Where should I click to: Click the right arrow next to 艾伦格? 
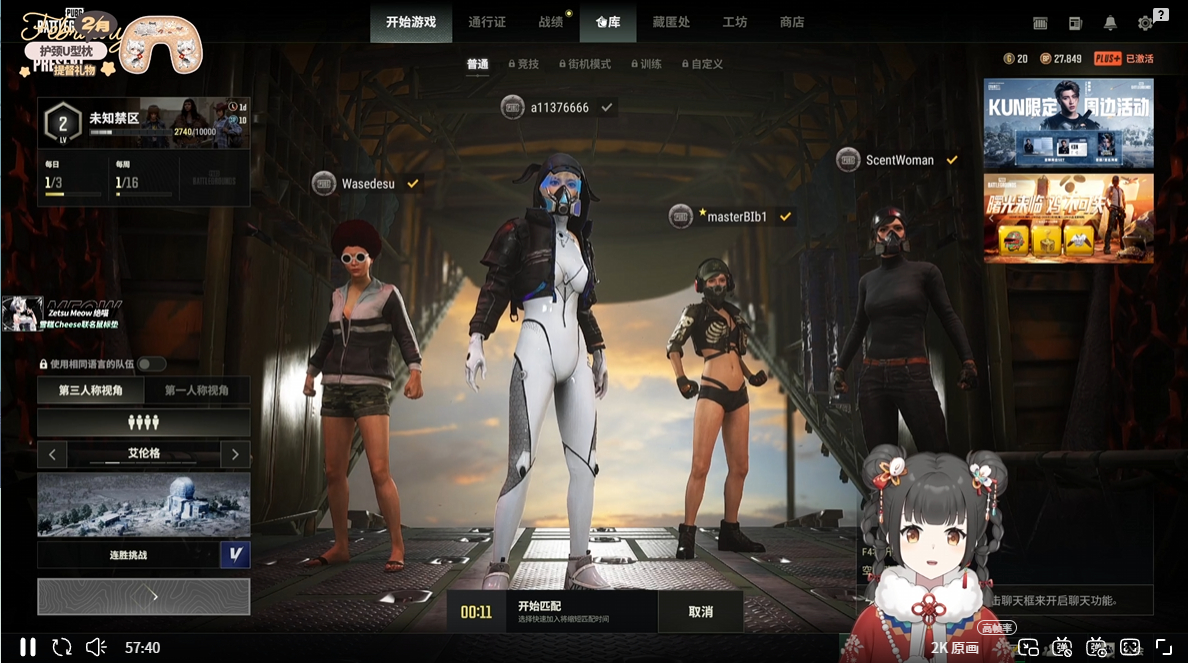235,455
